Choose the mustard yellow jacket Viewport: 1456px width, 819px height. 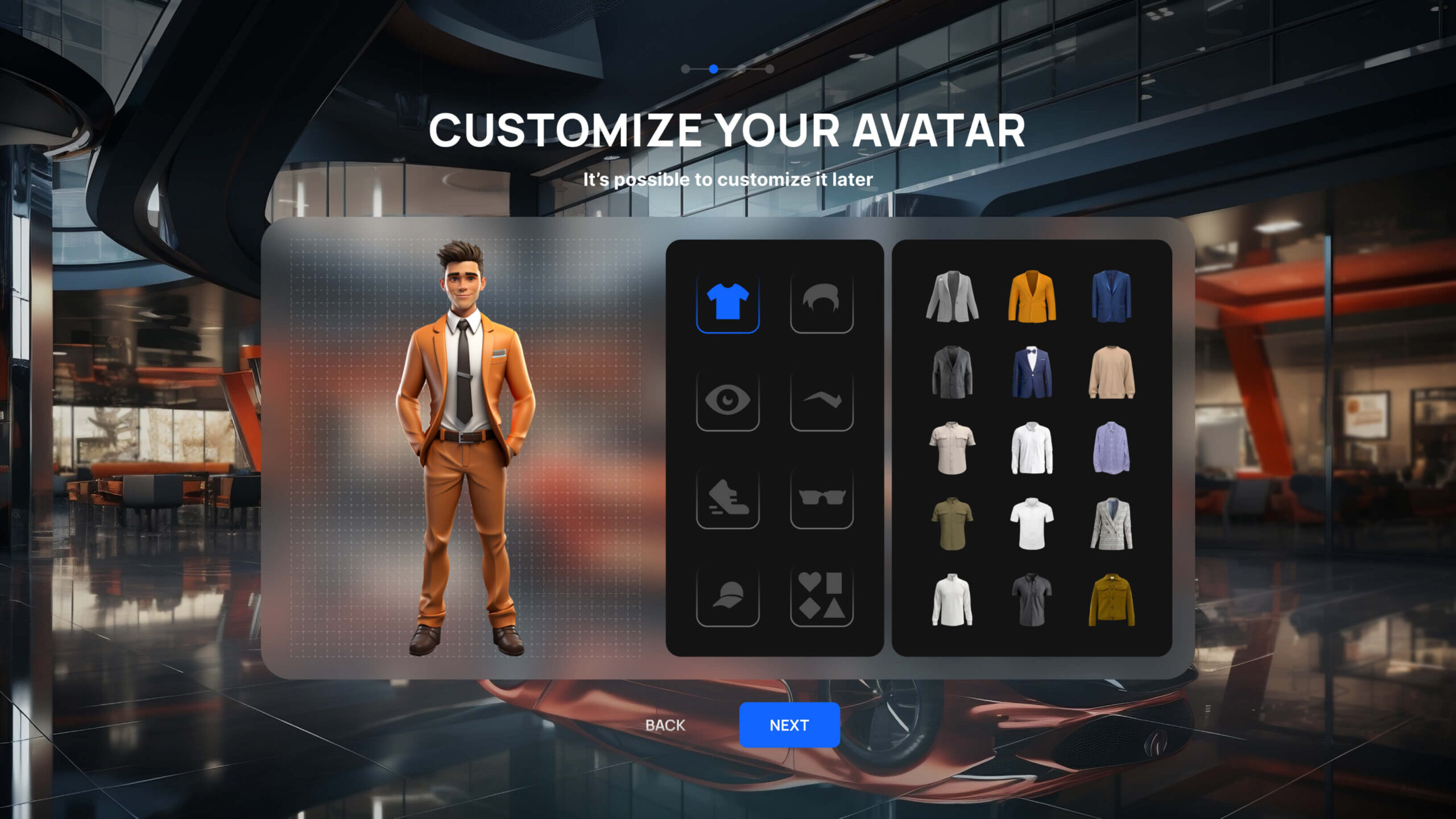click(x=1111, y=600)
